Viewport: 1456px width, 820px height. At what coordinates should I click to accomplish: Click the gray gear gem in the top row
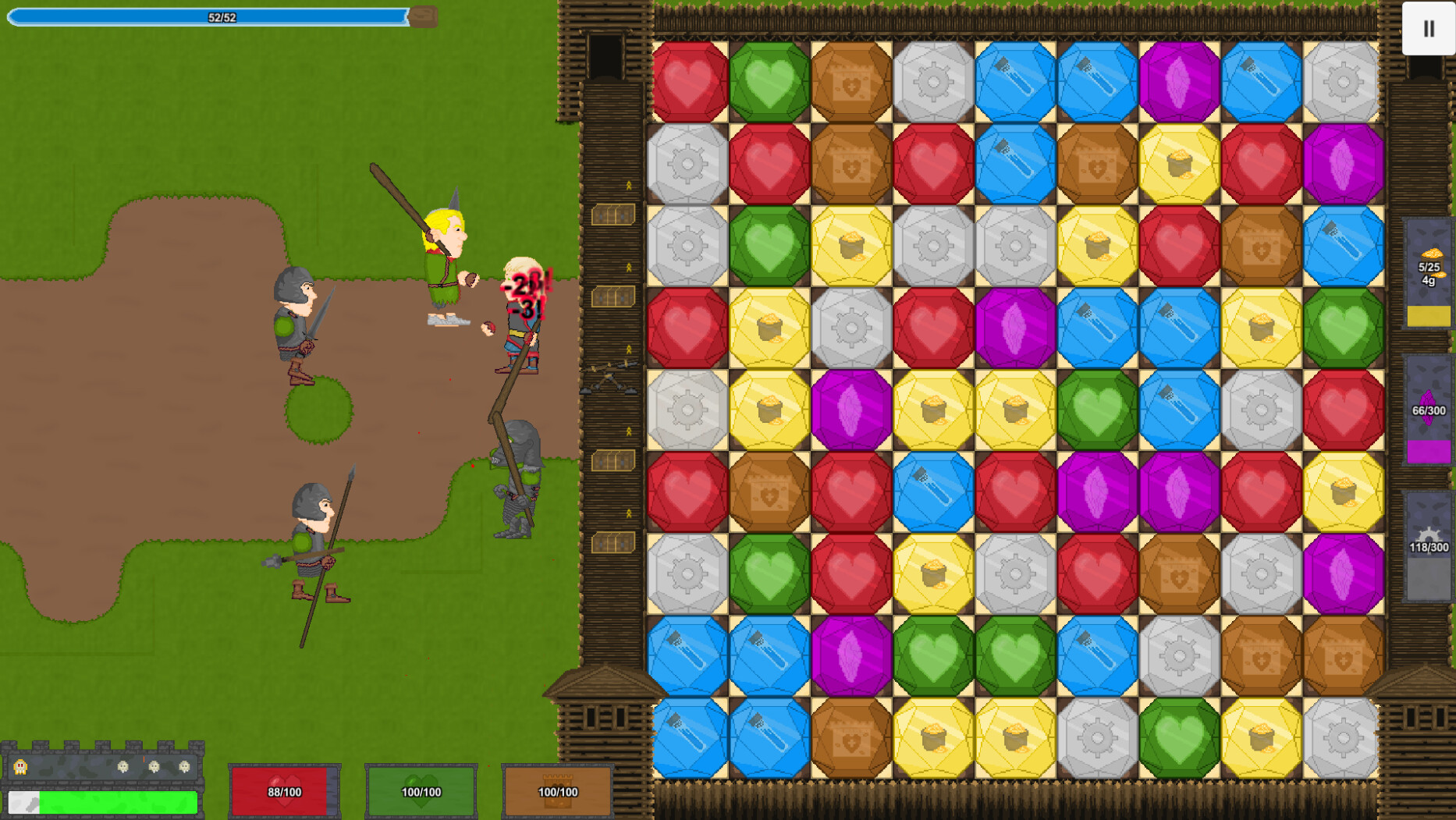point(935,82)
